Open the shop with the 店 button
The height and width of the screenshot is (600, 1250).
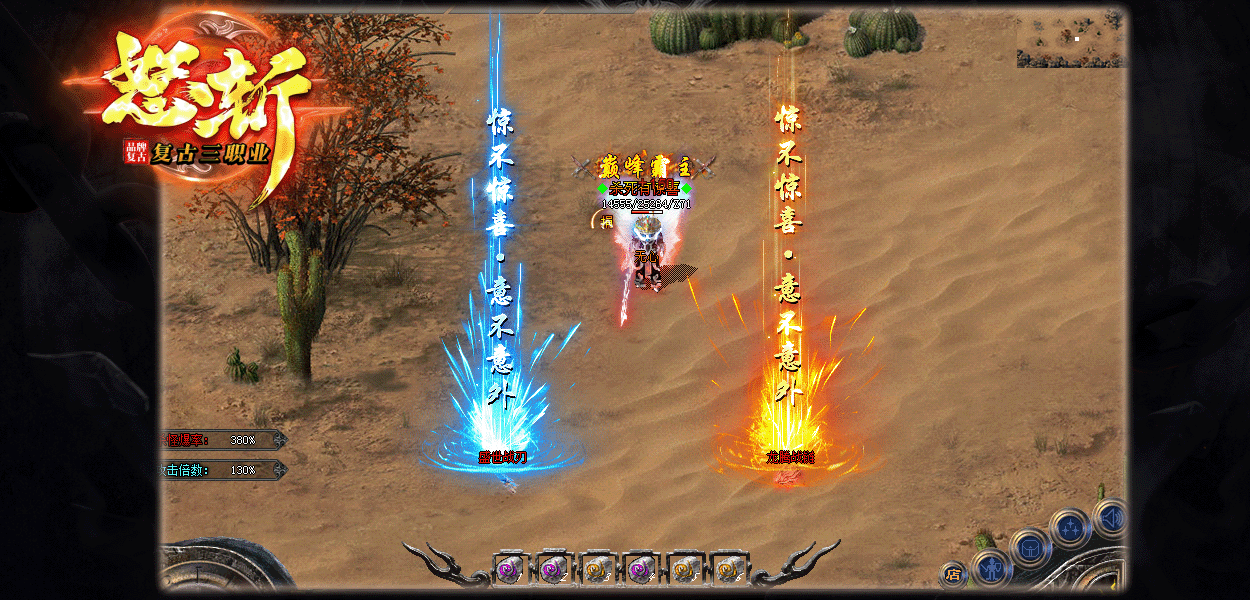click(953, 575)
